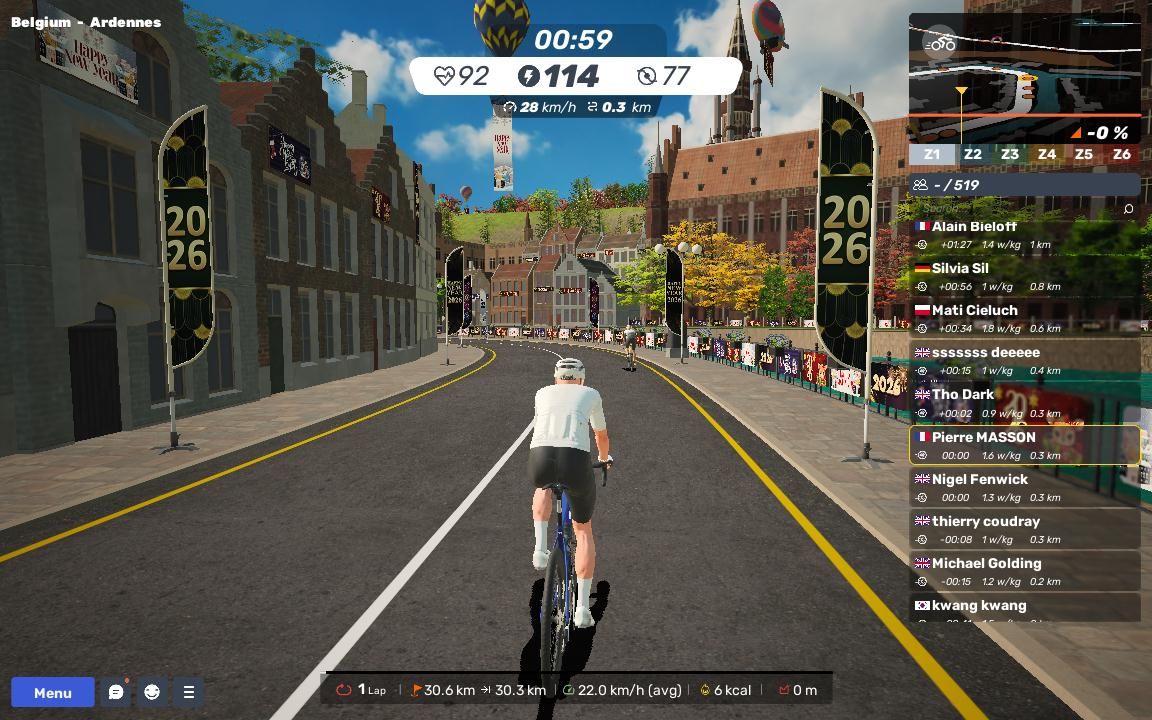This screenshot has height=720, width=1152.
Task: Open the smiley face emote button
Action: coord(152,692)
